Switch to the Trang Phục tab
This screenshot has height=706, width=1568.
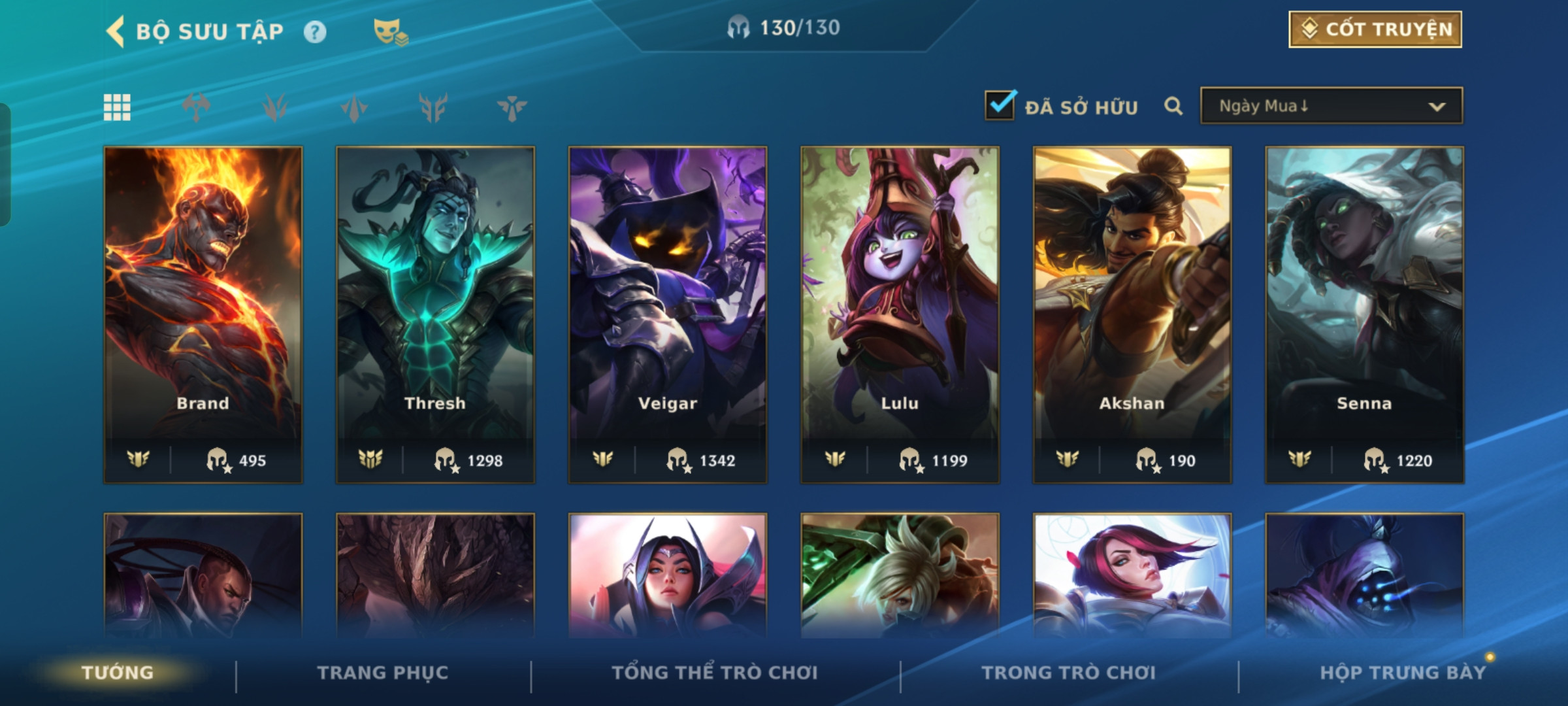tap(383, 672)
